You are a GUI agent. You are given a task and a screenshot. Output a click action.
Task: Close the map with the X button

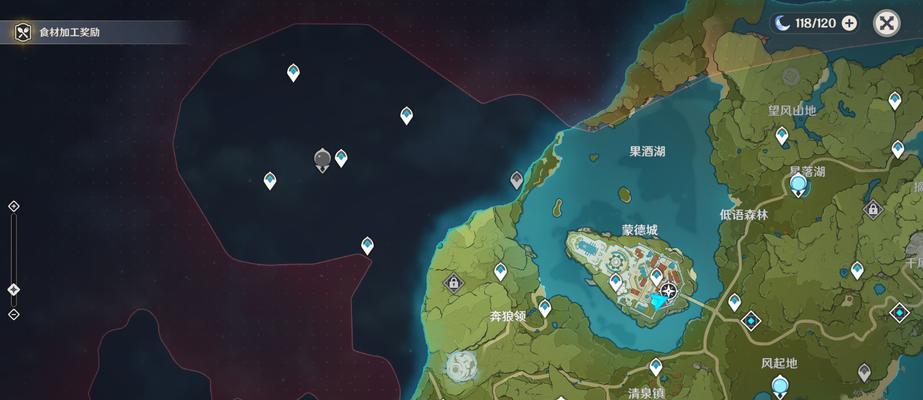pyautogui.click(x=886, y=23)
